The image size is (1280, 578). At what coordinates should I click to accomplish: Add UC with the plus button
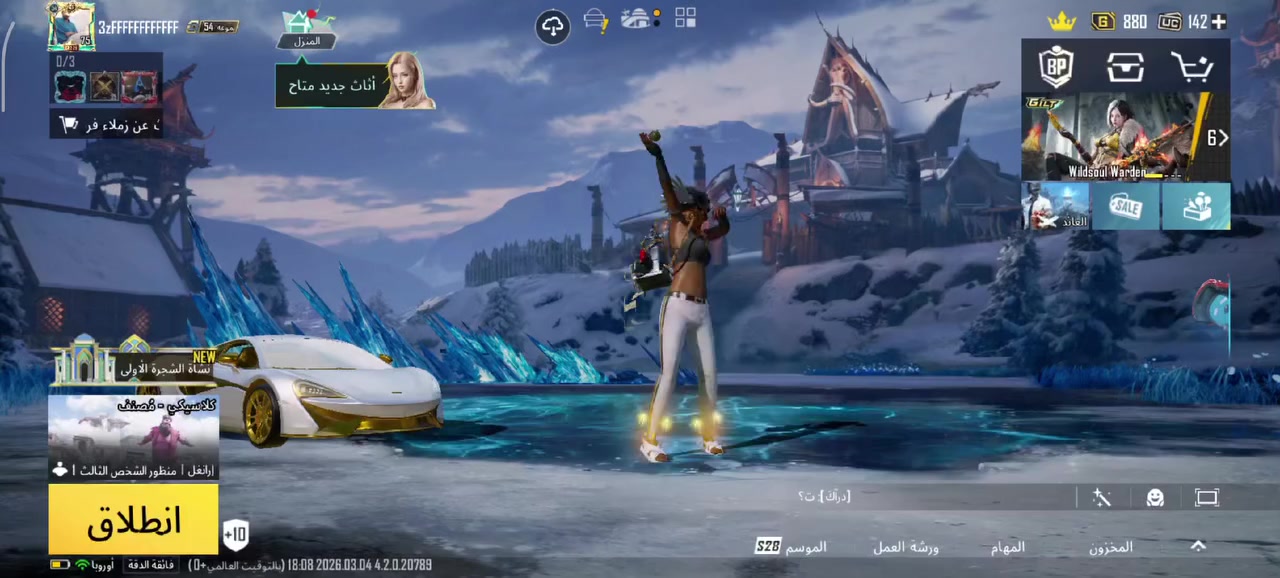click(1219, 22)
